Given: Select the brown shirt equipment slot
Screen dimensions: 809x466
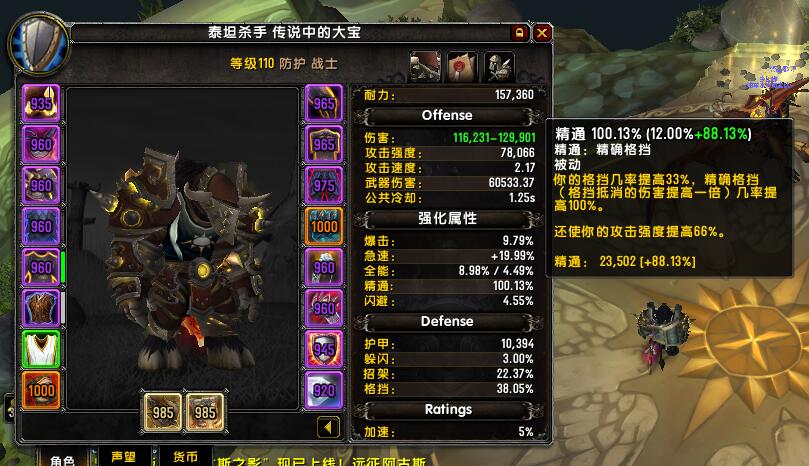Looking at the screenshot, I should click(42, 308).
